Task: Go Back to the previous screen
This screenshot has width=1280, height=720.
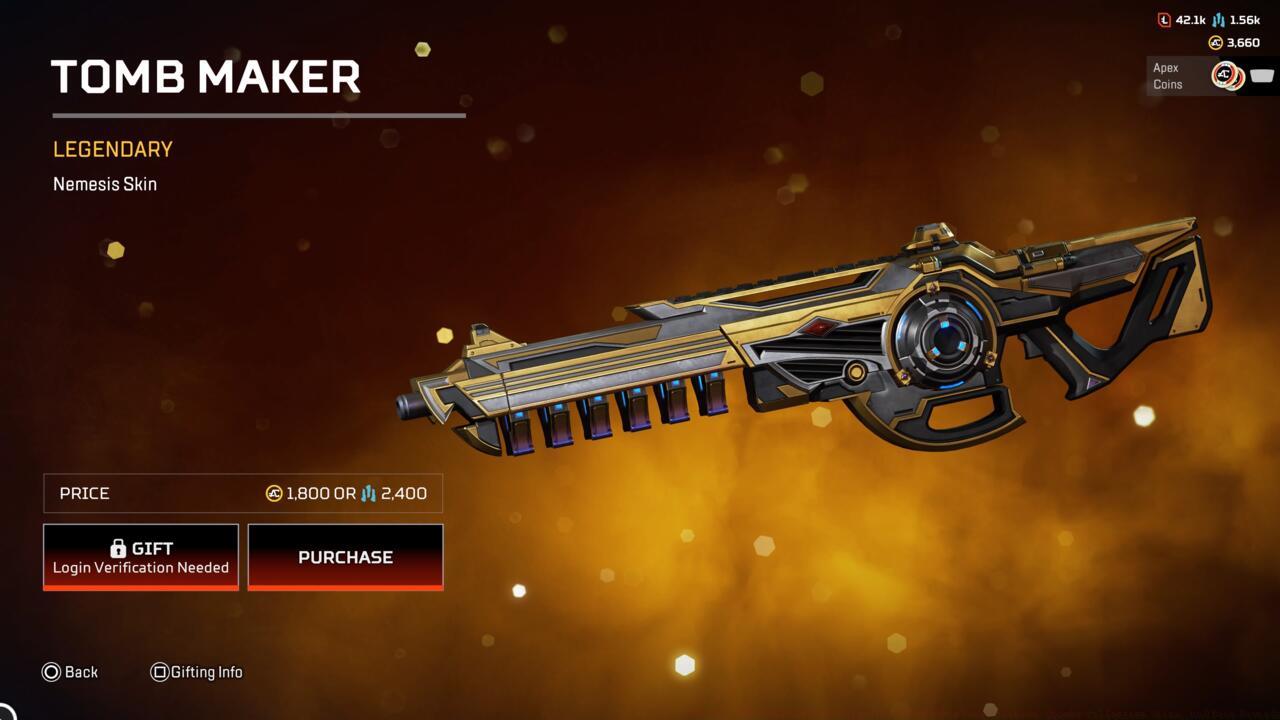Action: 70,672
